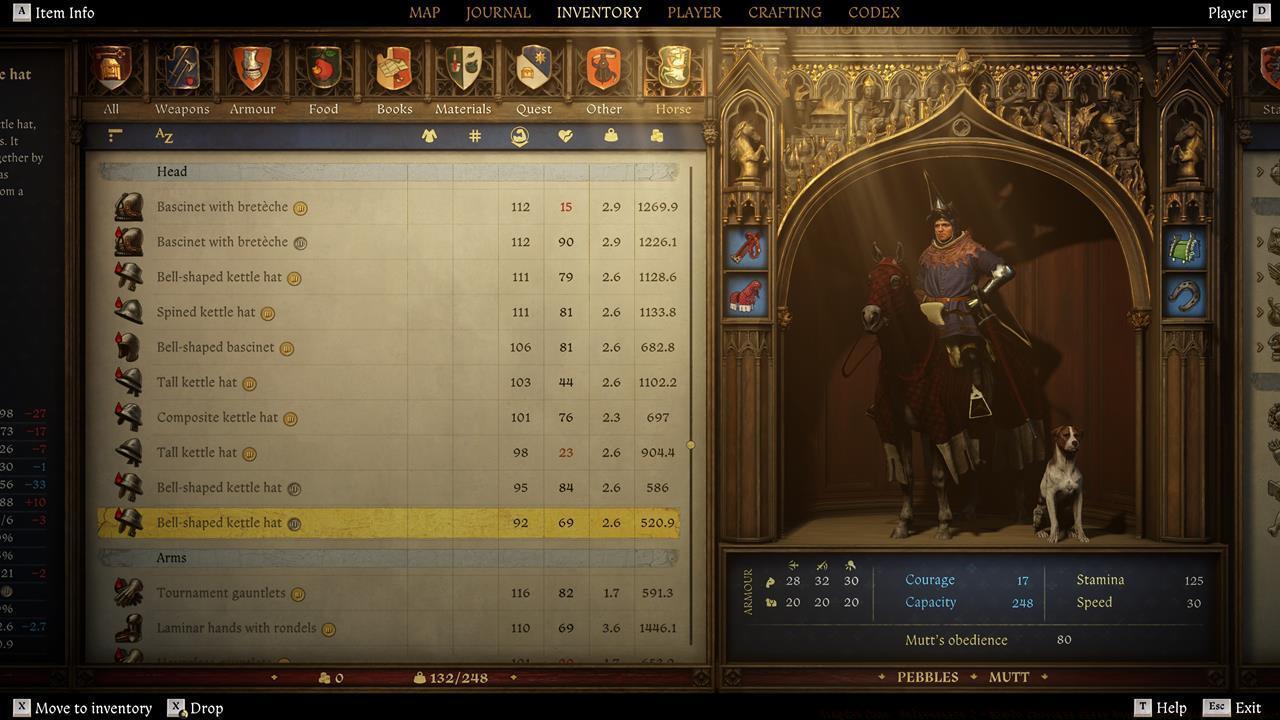Filter inventory by Books
Image resolution: width=1280 pixels, height=720 pixels.
point(393,70)
